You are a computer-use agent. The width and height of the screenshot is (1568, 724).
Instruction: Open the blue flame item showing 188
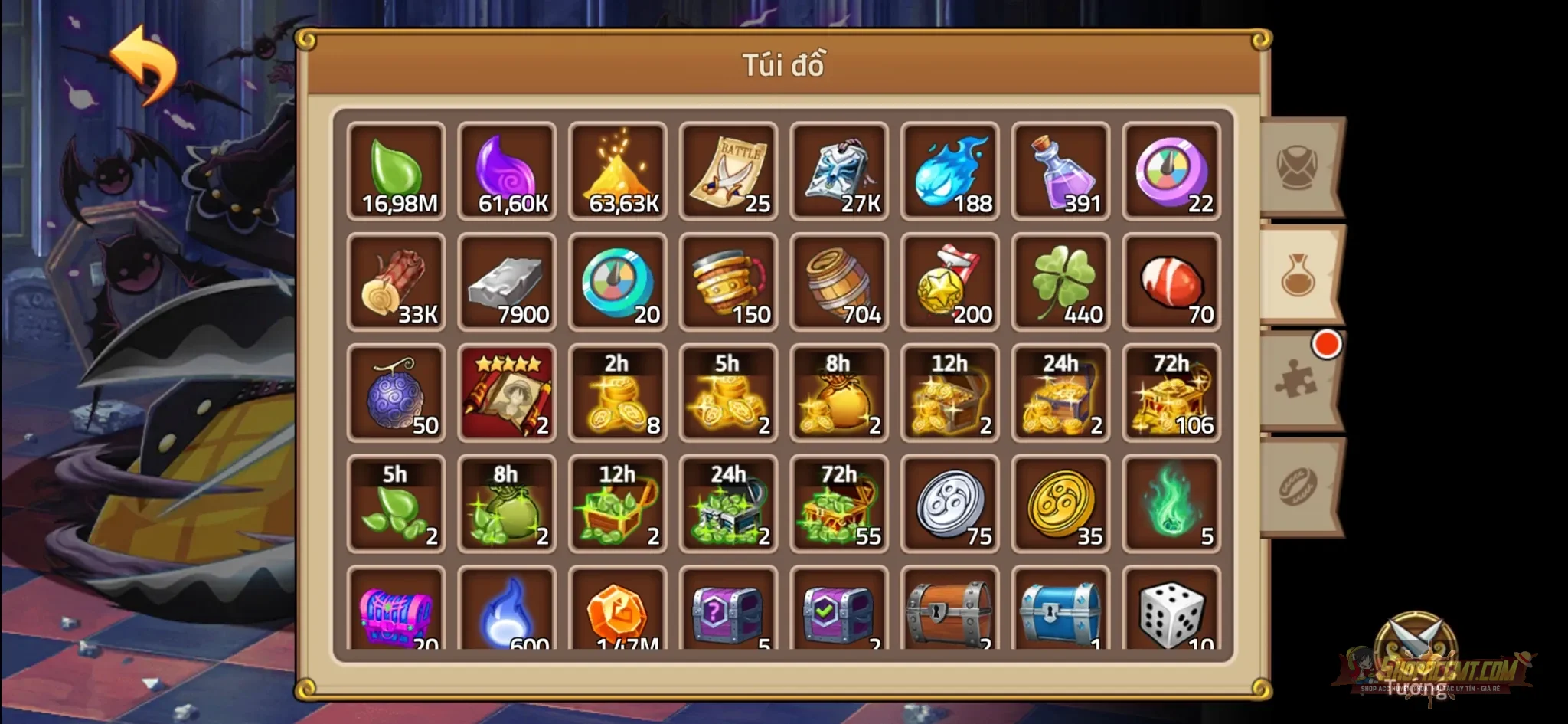(950, 171)
